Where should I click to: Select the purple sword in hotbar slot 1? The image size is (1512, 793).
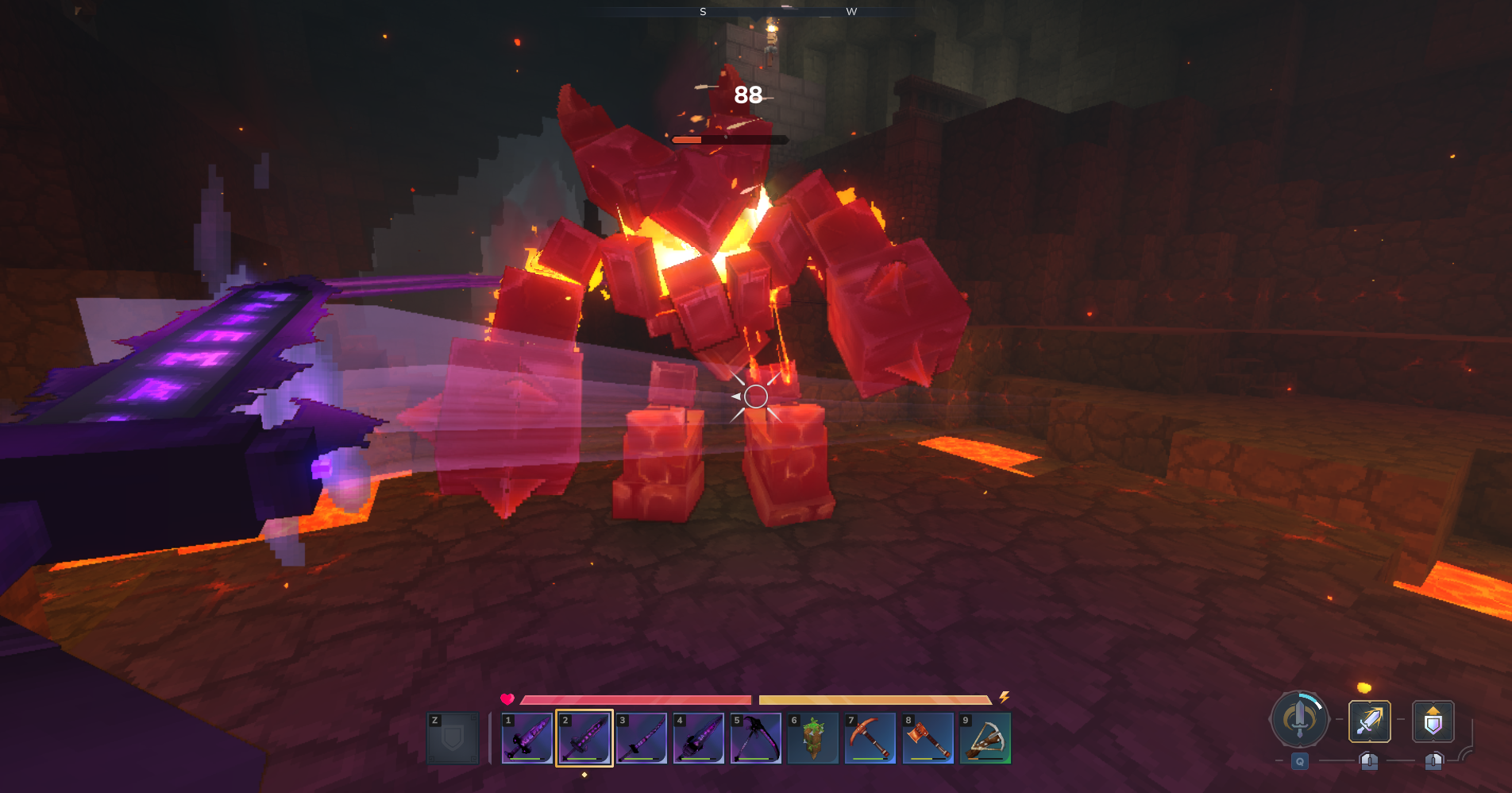click(527, 738)
